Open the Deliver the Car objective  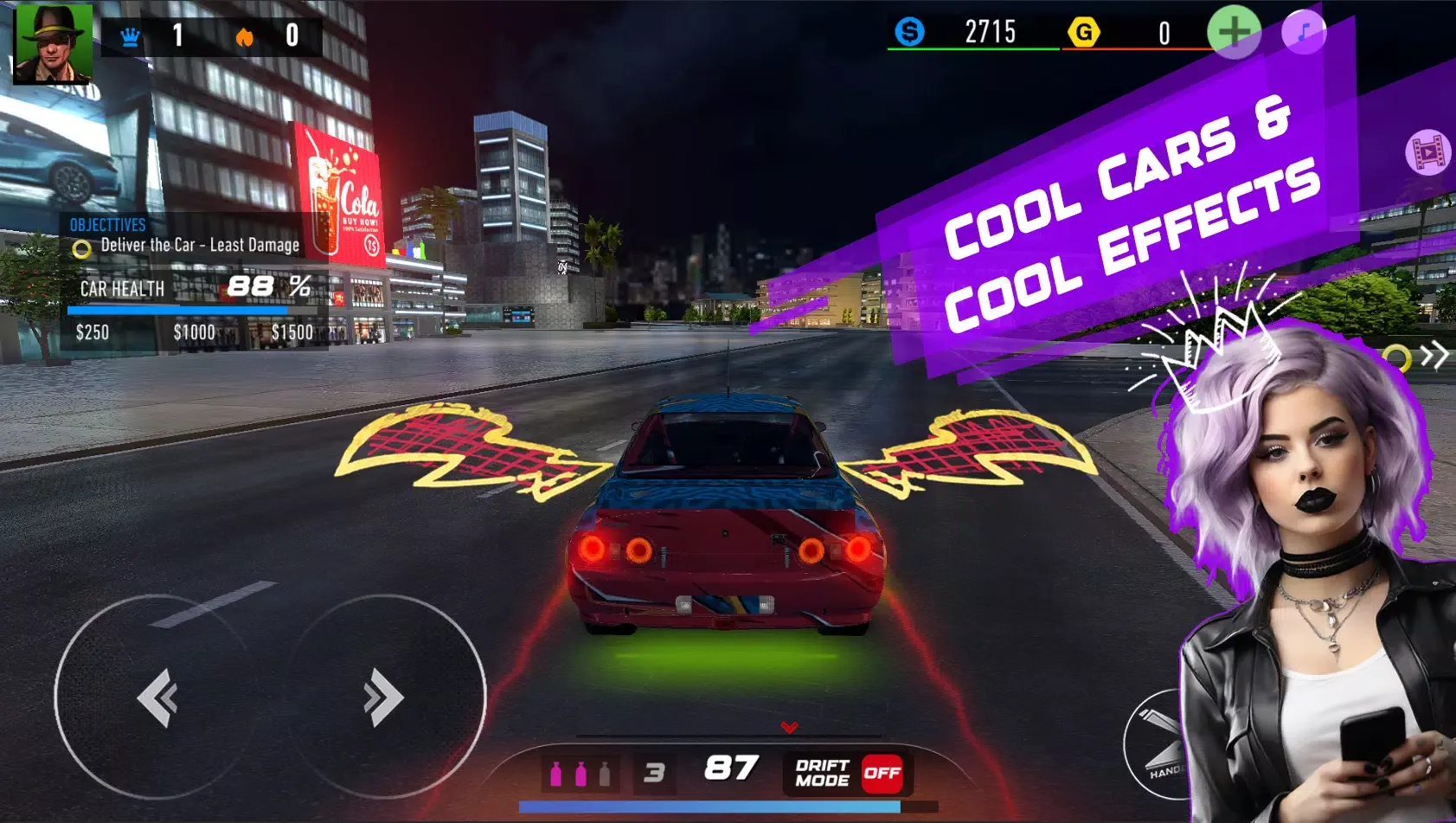pyautogui.click(x=200, y=246)
